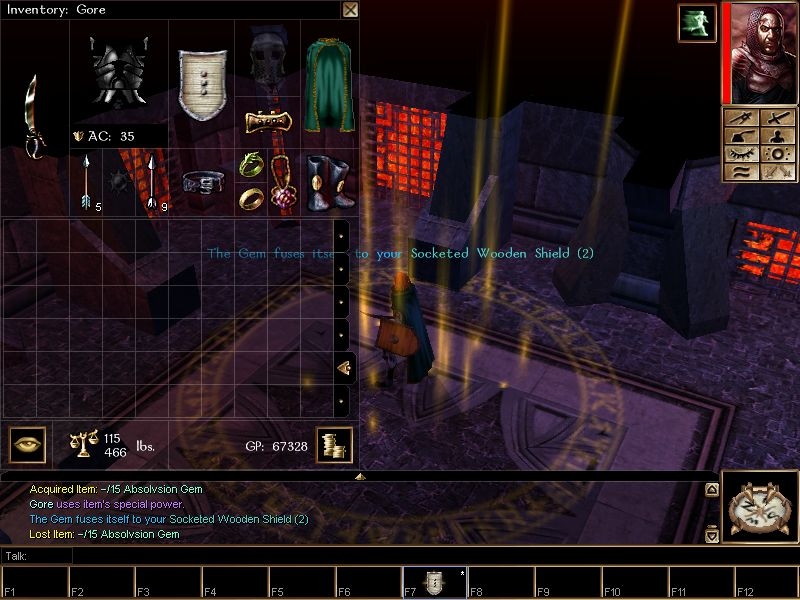Image resolution: width=800 pixels, height=600 pixels.
Task: Click the eye examine button
Action: (x=28, y=445)
